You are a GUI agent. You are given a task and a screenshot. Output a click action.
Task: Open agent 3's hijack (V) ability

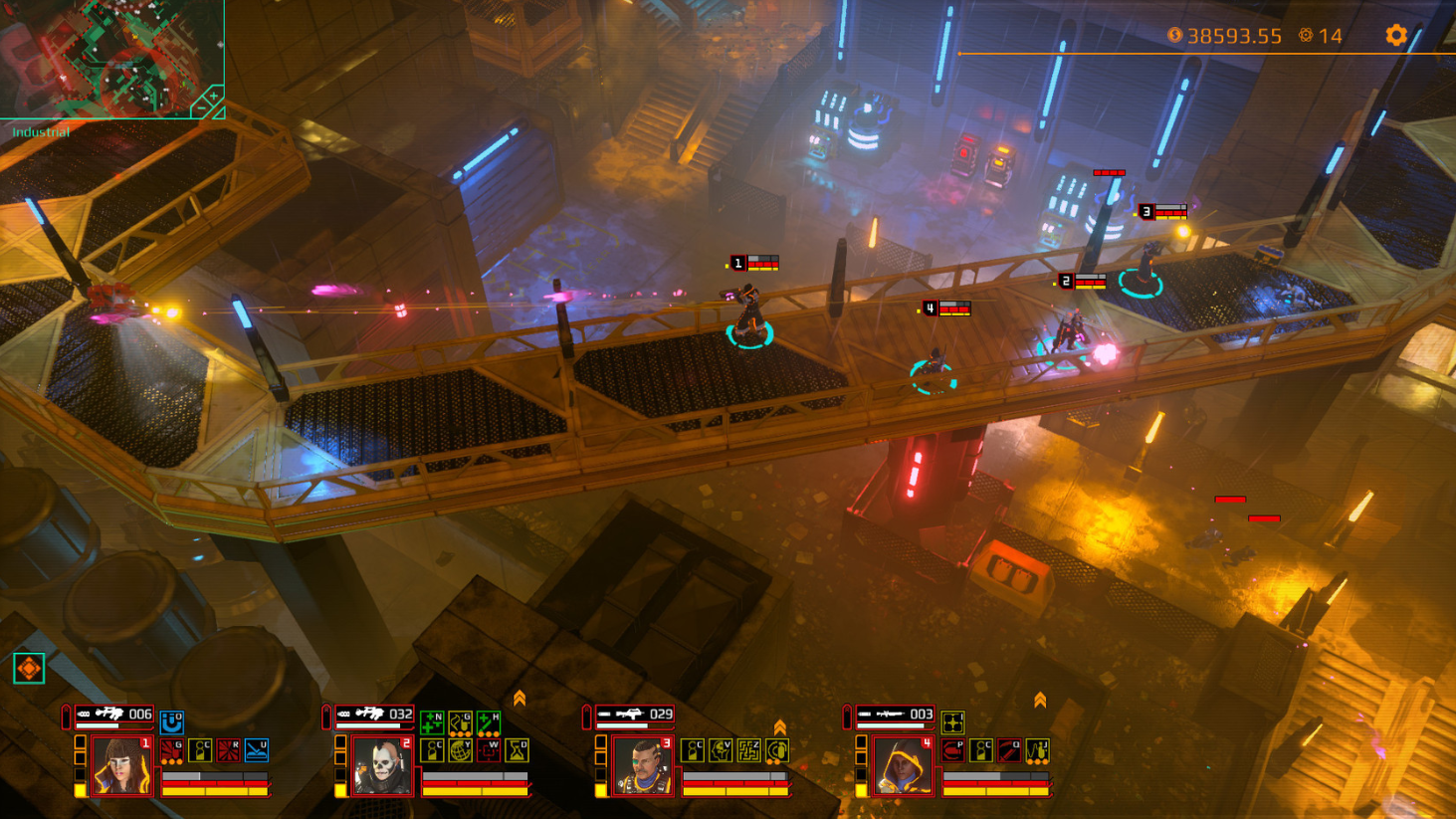click(722, 748)
